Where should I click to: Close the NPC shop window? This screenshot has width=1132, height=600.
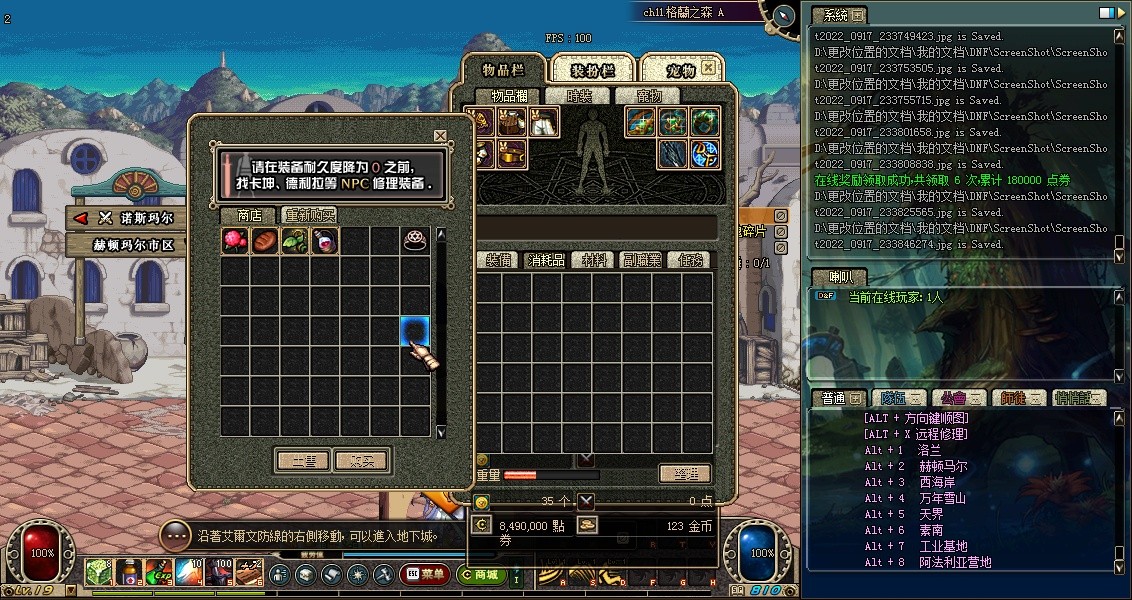pyautogui.click(x=440, y=136)
